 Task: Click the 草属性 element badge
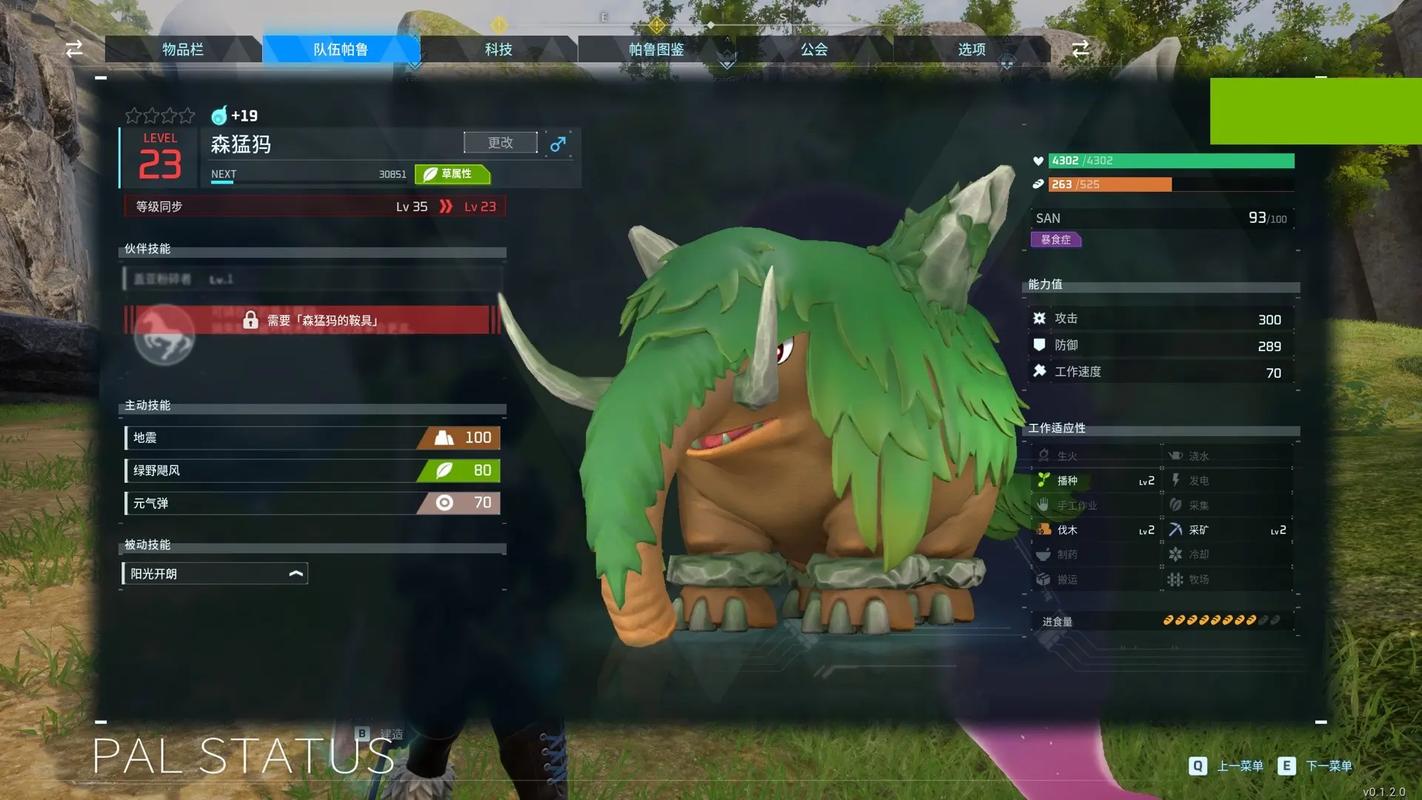[x=452, y=174]
